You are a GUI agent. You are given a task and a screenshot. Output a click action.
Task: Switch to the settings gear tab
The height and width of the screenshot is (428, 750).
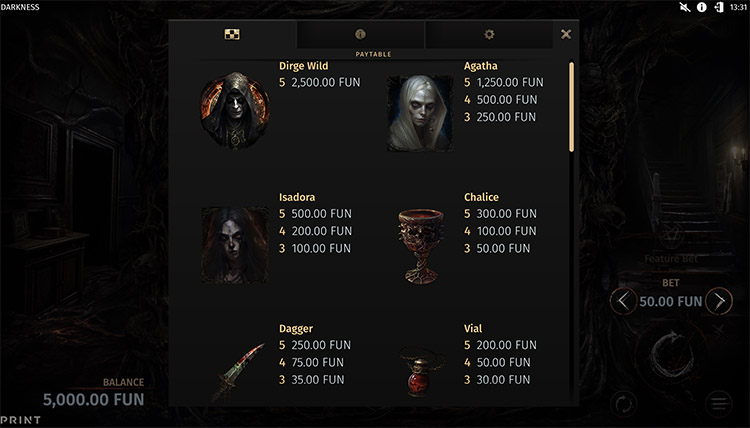(489, 34)
